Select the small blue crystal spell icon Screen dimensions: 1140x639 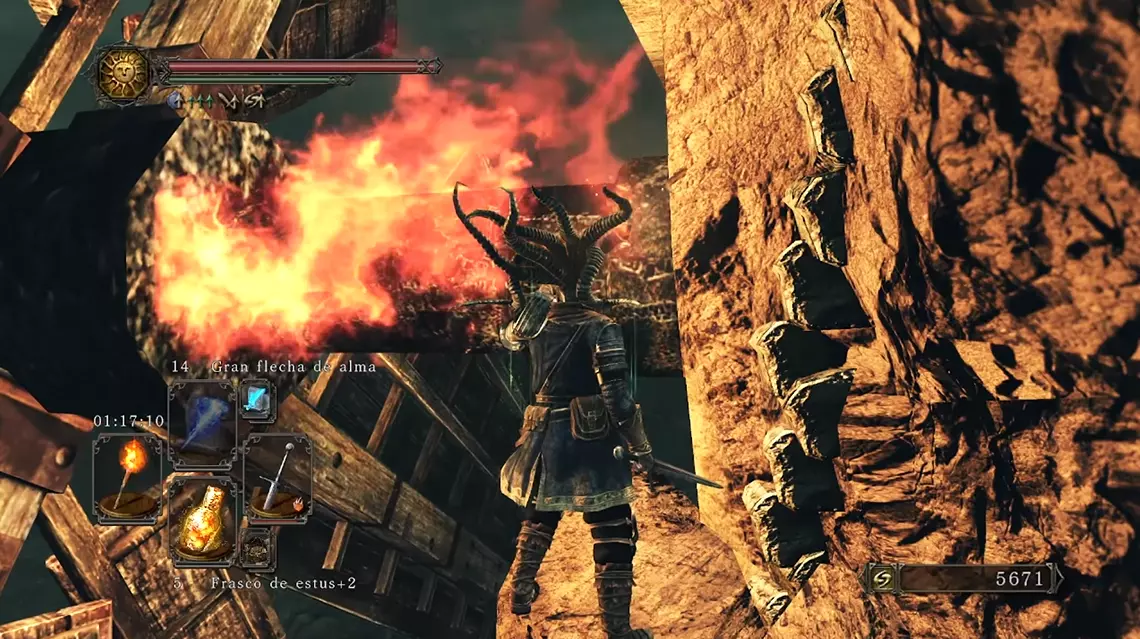point(254,400)
